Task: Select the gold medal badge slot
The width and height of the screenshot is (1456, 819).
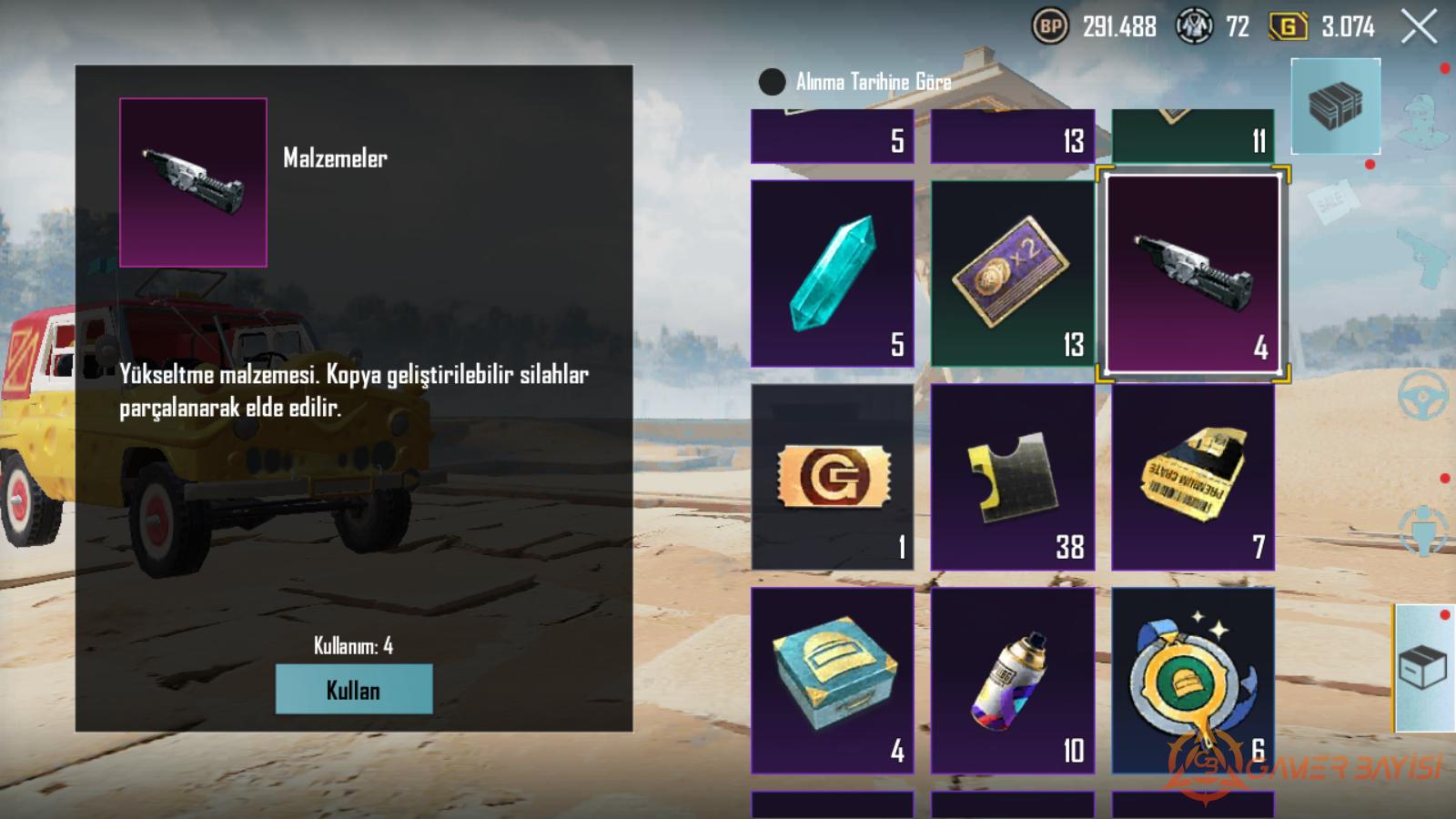Action: tap(1192, 680)
